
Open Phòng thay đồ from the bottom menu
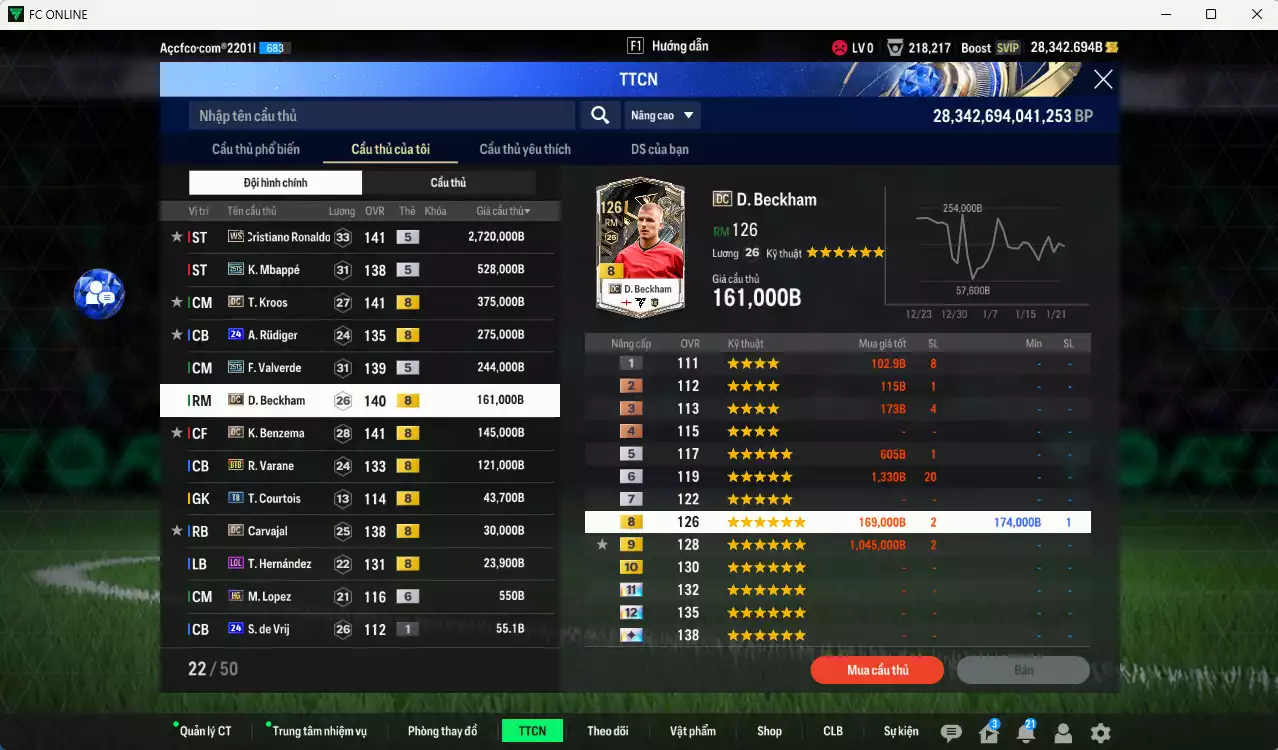click(x=442, y=731)
